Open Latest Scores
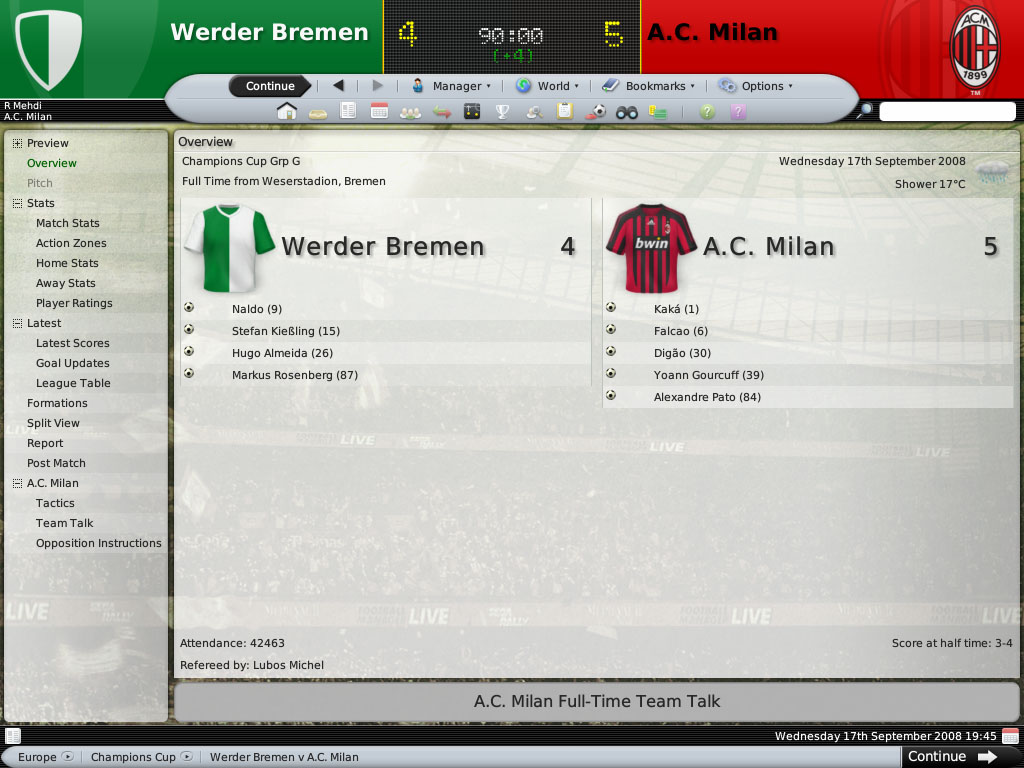The height and width of the screenshot is (768, 1024). 73,343
